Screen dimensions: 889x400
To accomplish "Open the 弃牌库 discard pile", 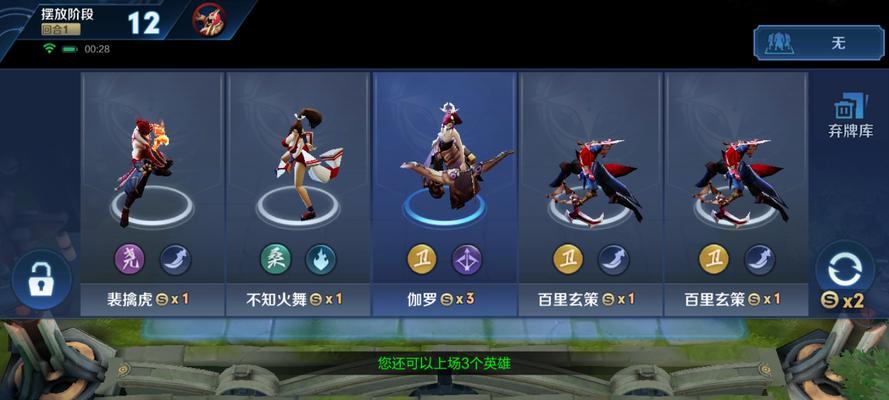I will click(x=850, y=115).
